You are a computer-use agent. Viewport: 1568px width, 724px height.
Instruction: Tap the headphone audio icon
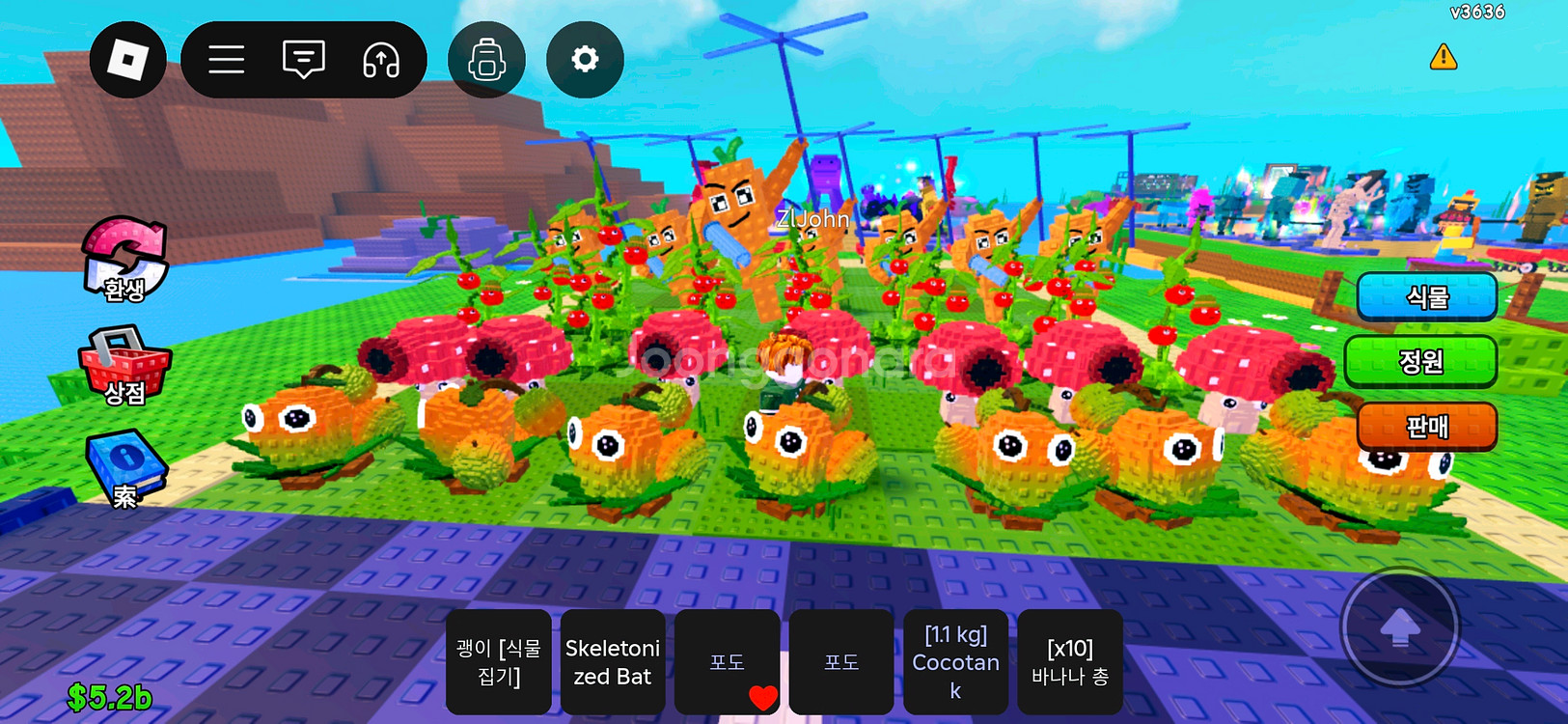pos(381,60)
